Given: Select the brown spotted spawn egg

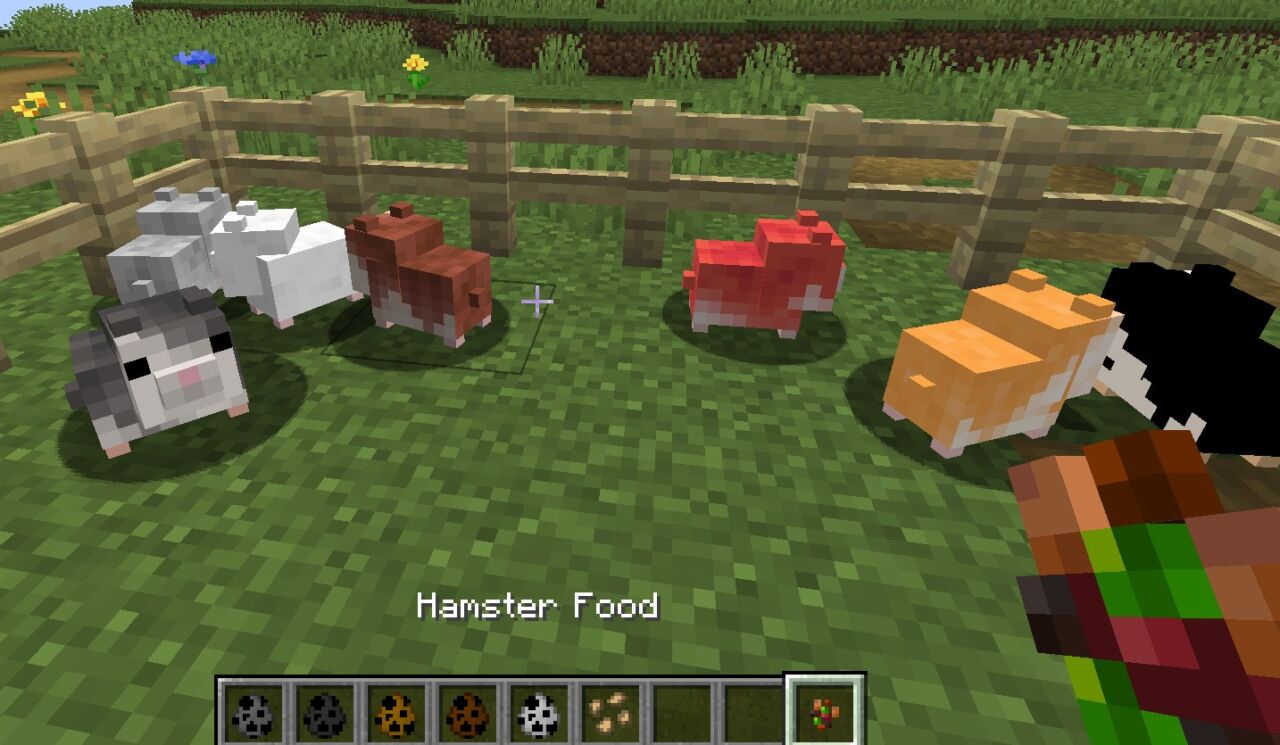Looking at the screenshot, I should (469, 713).
